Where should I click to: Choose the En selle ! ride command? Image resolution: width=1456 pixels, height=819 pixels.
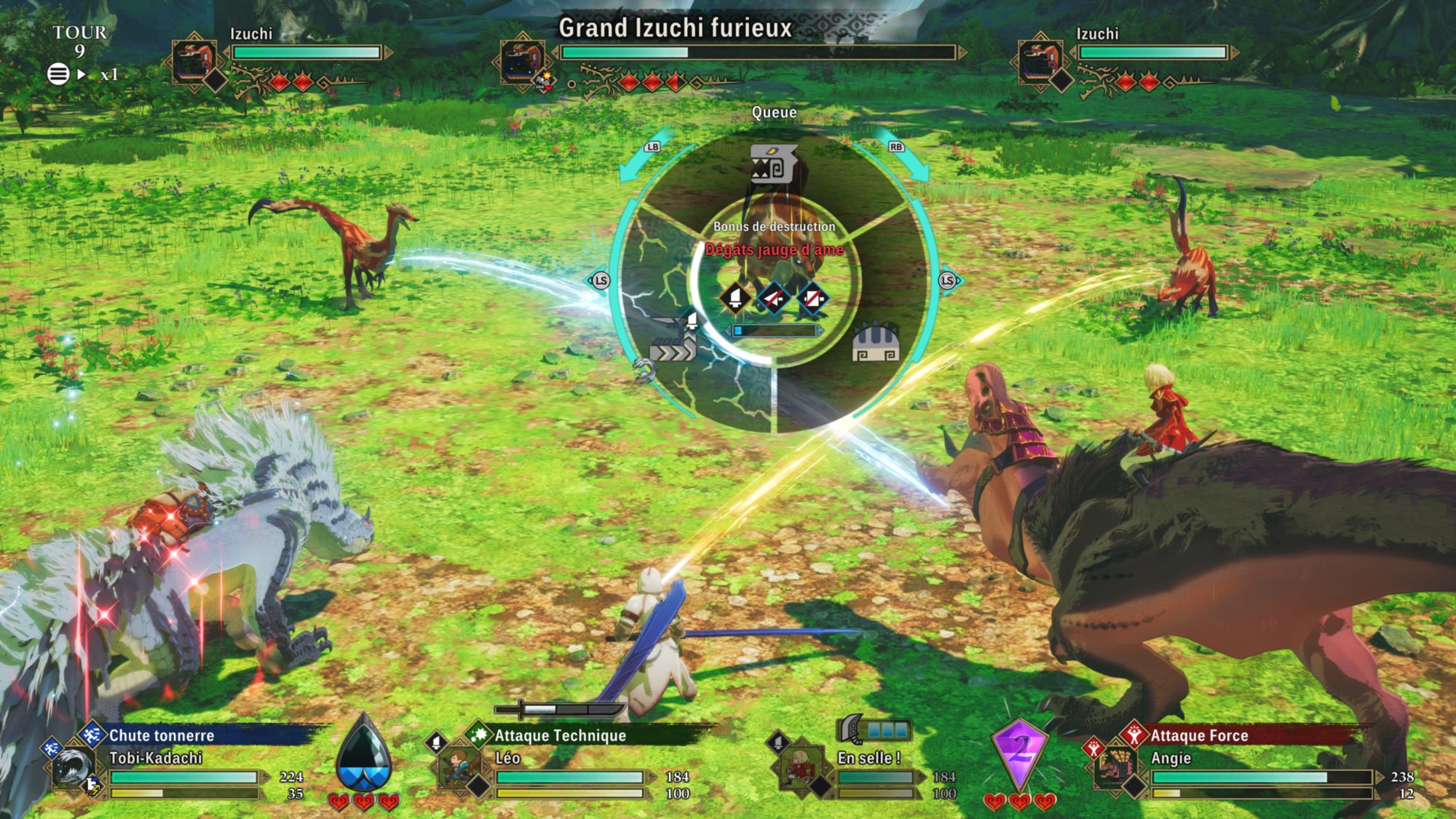869,758
